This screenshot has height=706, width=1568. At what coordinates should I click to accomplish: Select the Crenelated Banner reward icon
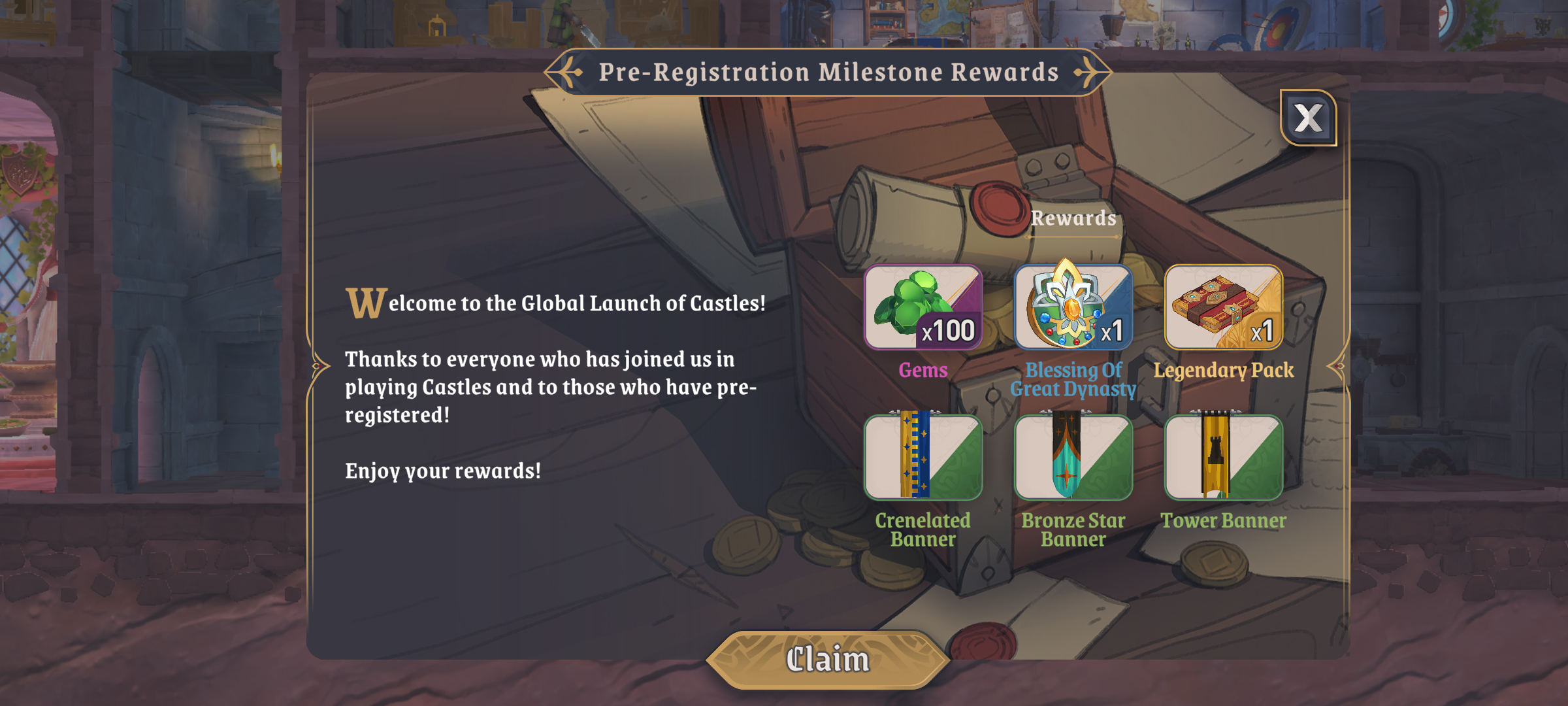click(923, 458)
